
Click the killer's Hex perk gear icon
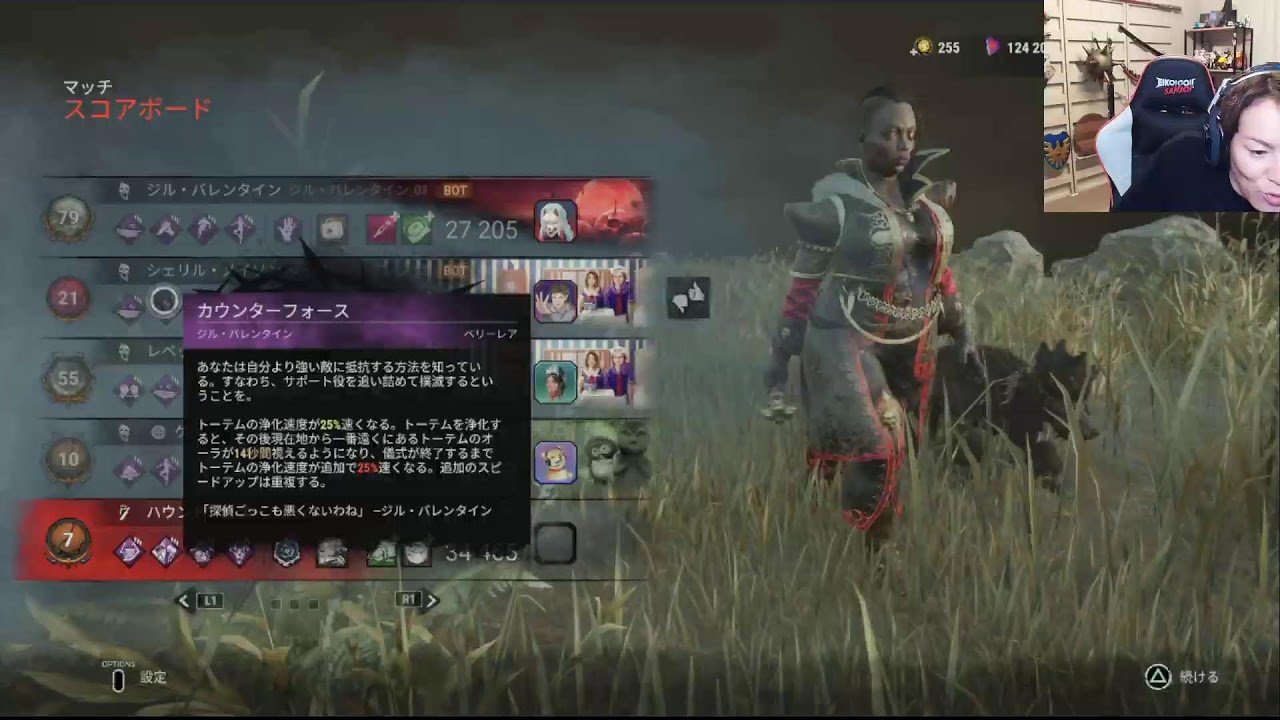[286, 553]
